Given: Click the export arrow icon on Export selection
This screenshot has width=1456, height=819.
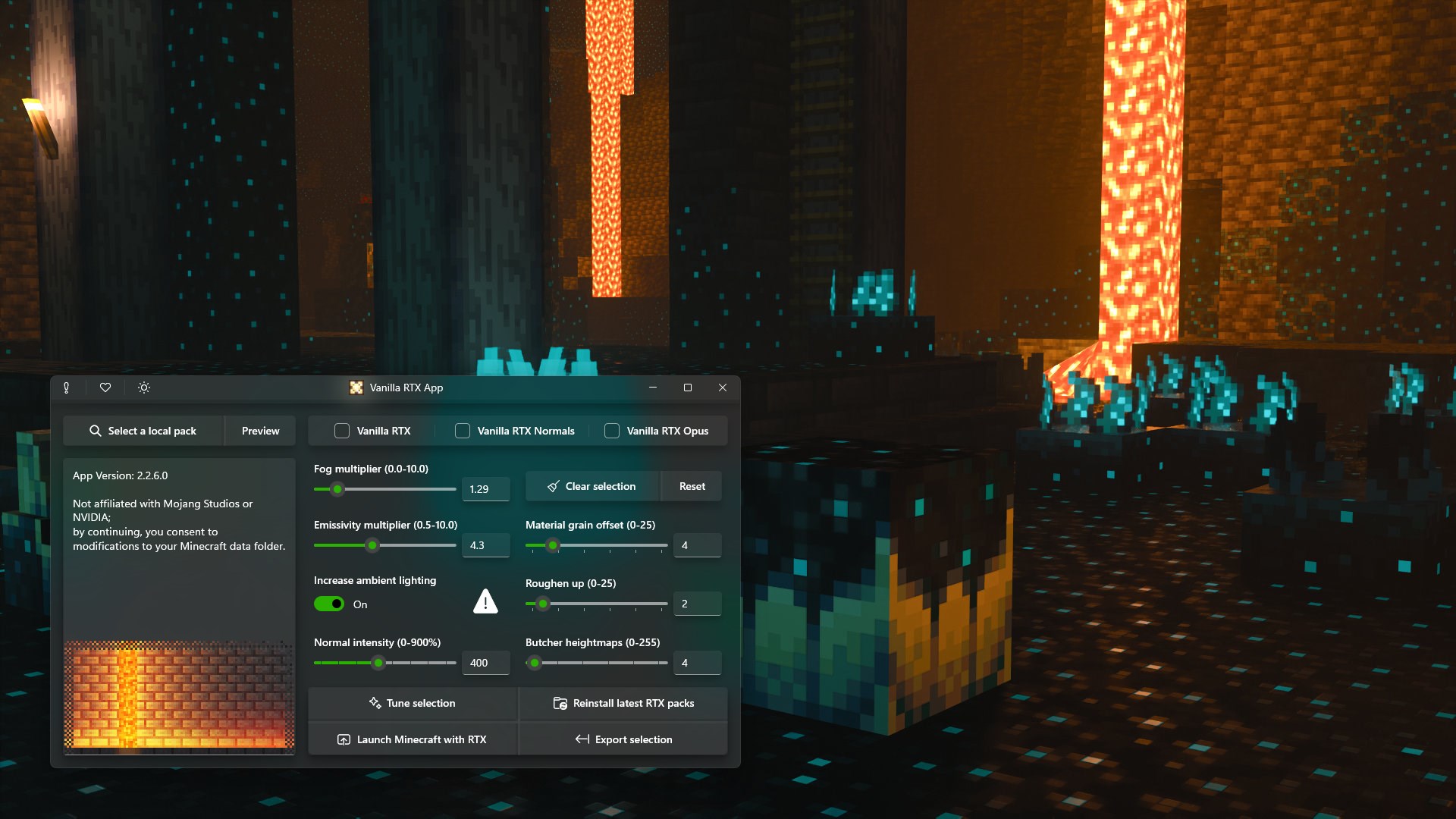Looking at the screenshot, I should click(583, 739).
